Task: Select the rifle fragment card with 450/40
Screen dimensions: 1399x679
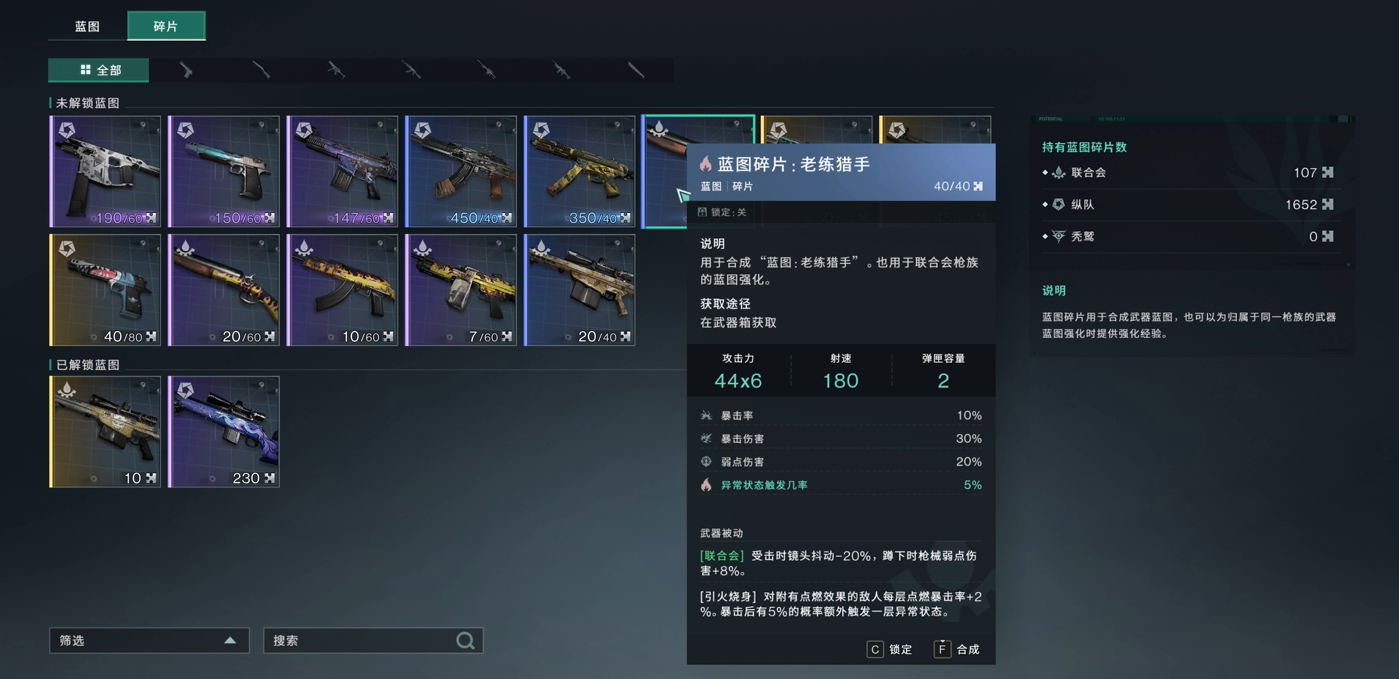Action: click(x=461, y=172)
